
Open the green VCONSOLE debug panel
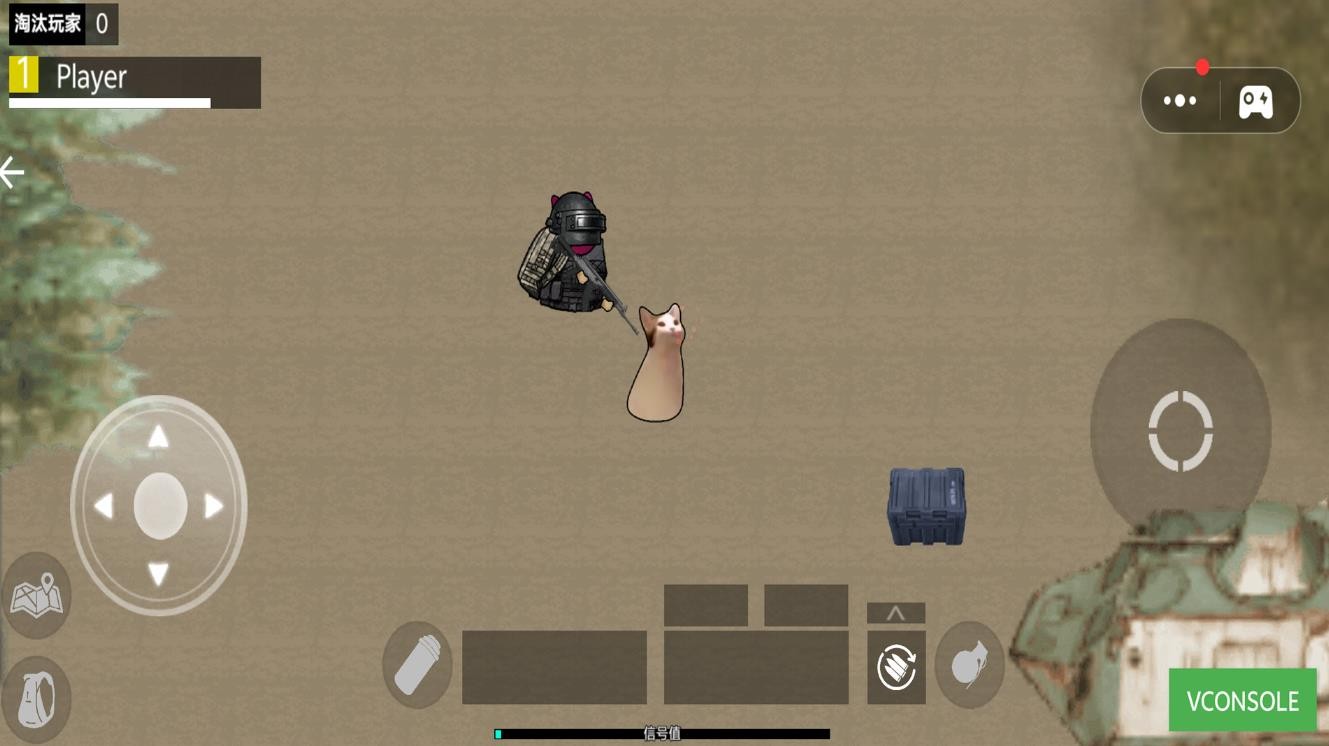coord(1242,700)
